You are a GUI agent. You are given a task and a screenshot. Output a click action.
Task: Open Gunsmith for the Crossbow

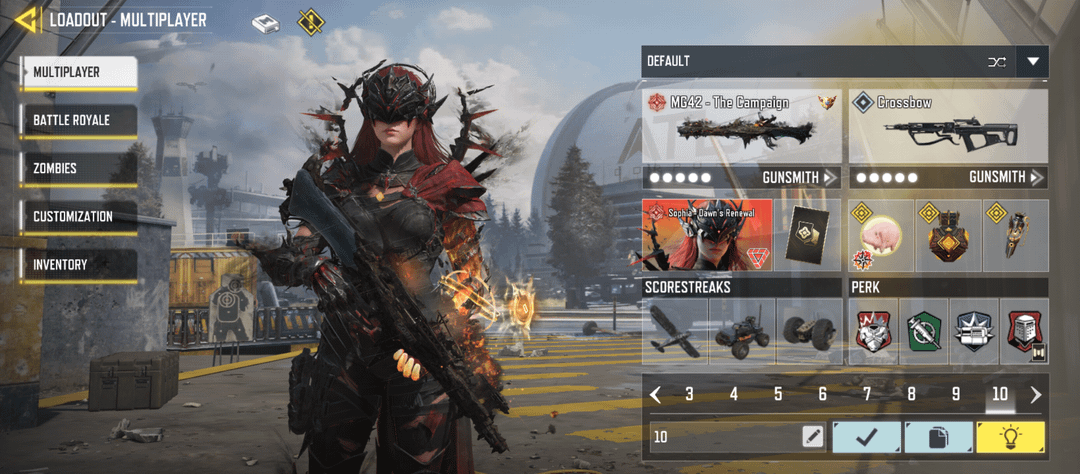coord(1005,177)
